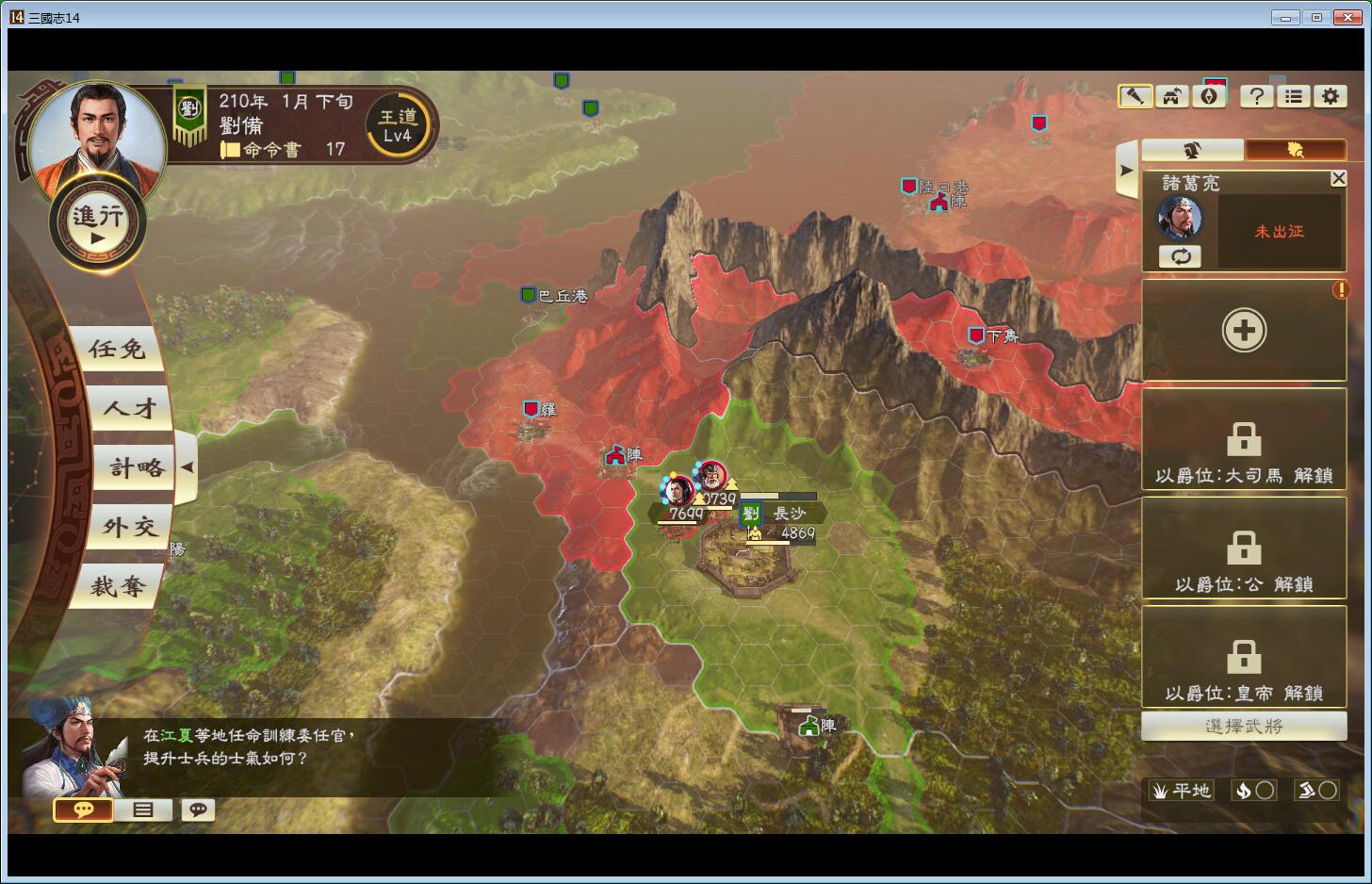Close the 諸葛亮 officer panel
This screenshot has width=1372, height=884.
click(1338, 178)
